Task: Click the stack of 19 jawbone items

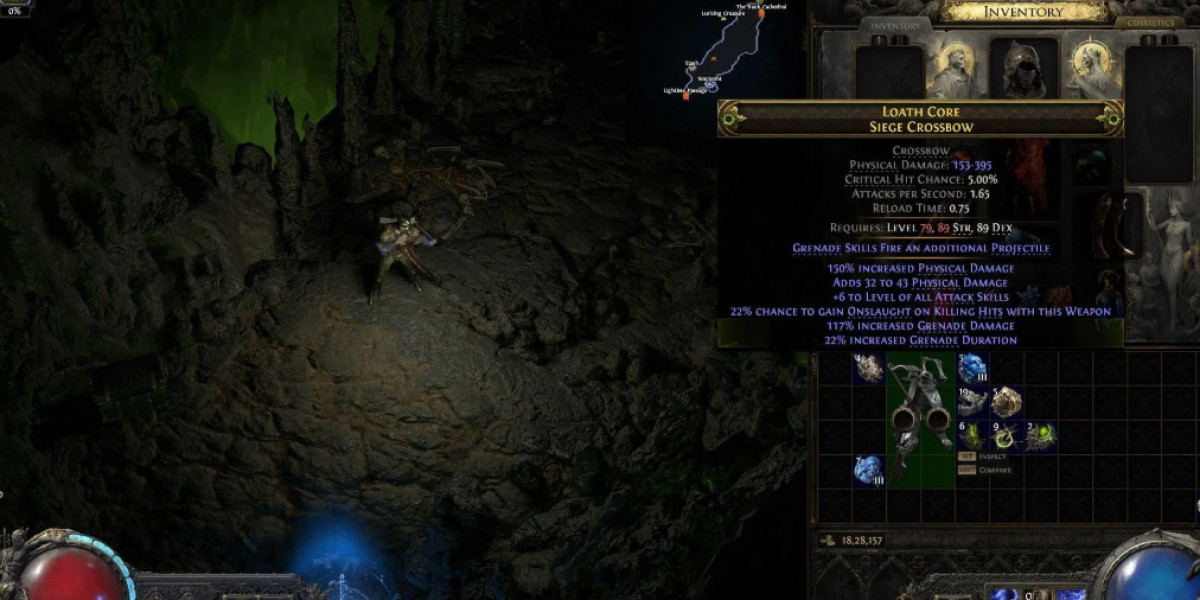Action: point(972,401)
